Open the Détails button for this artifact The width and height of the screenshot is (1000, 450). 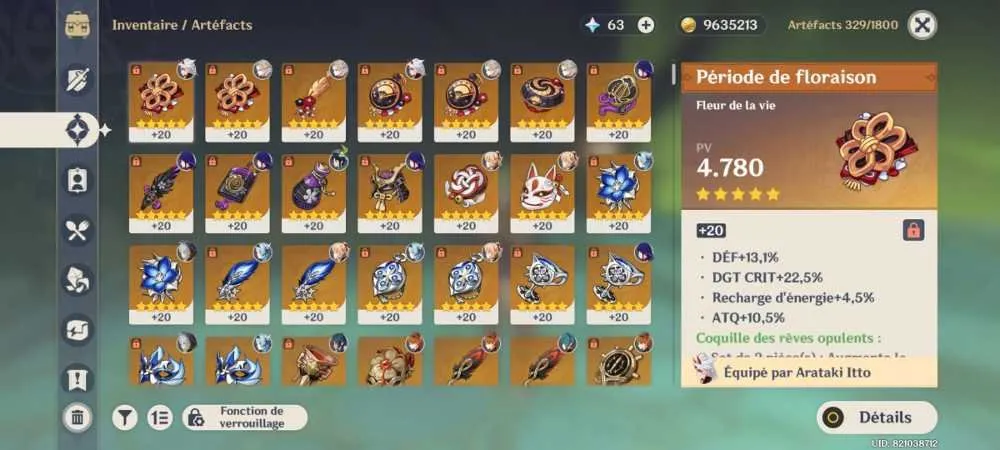click(x=877, y=417)
